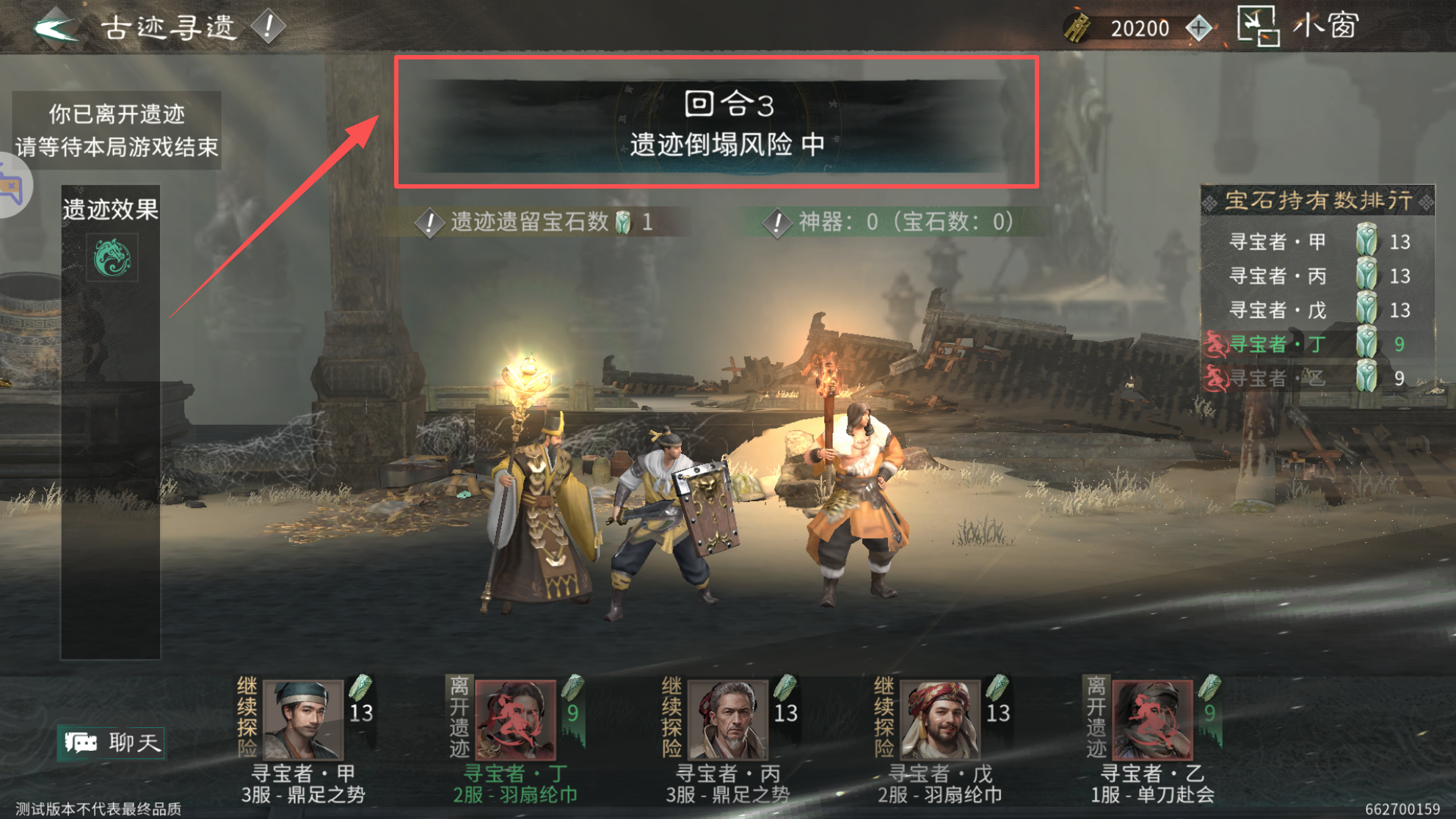Open the 聊天 chat button
Viewport: 1456px width, 819px height.
pyautogui.click(x=112, y=742)
